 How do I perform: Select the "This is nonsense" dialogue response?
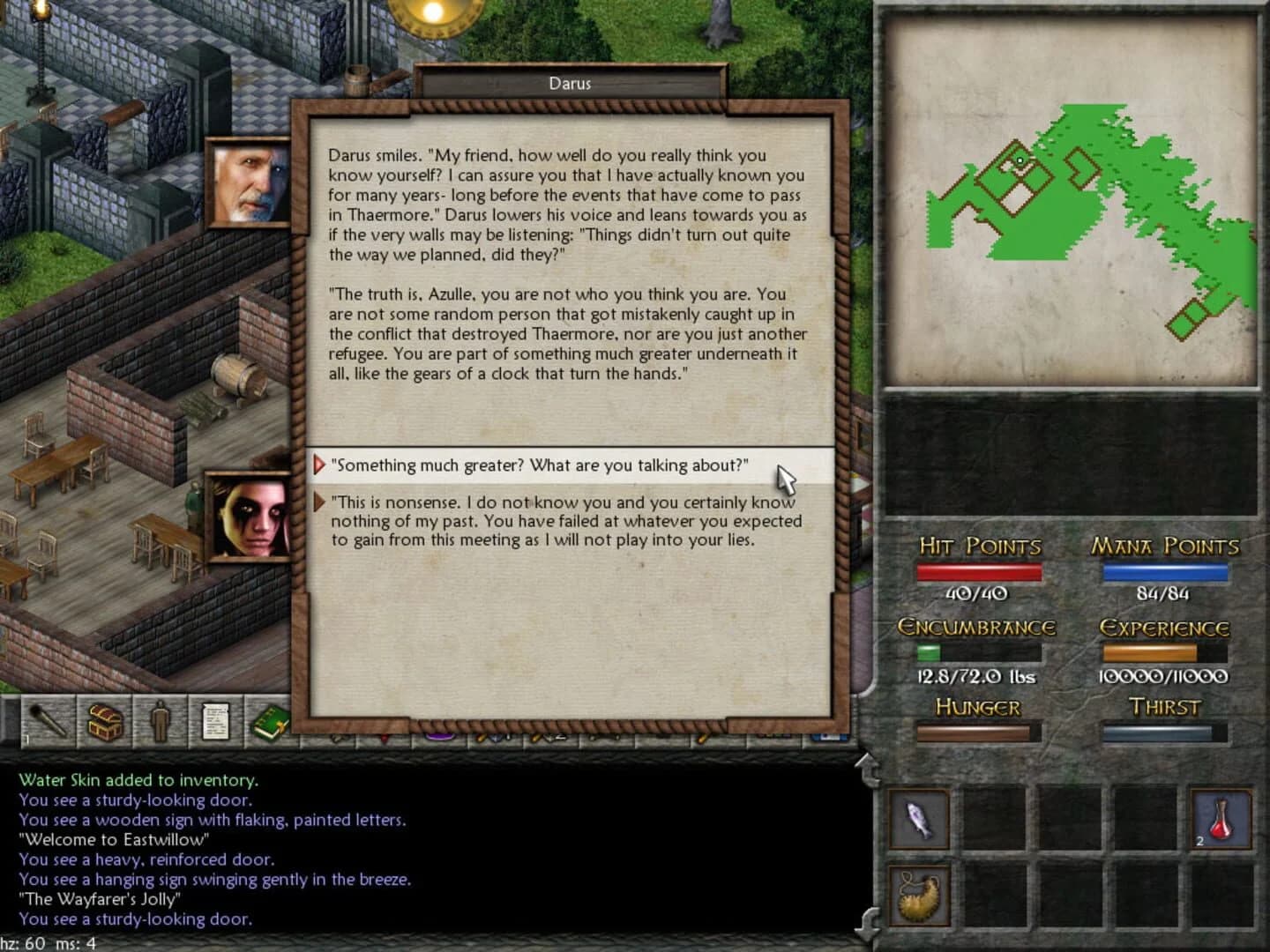[564, 520]
